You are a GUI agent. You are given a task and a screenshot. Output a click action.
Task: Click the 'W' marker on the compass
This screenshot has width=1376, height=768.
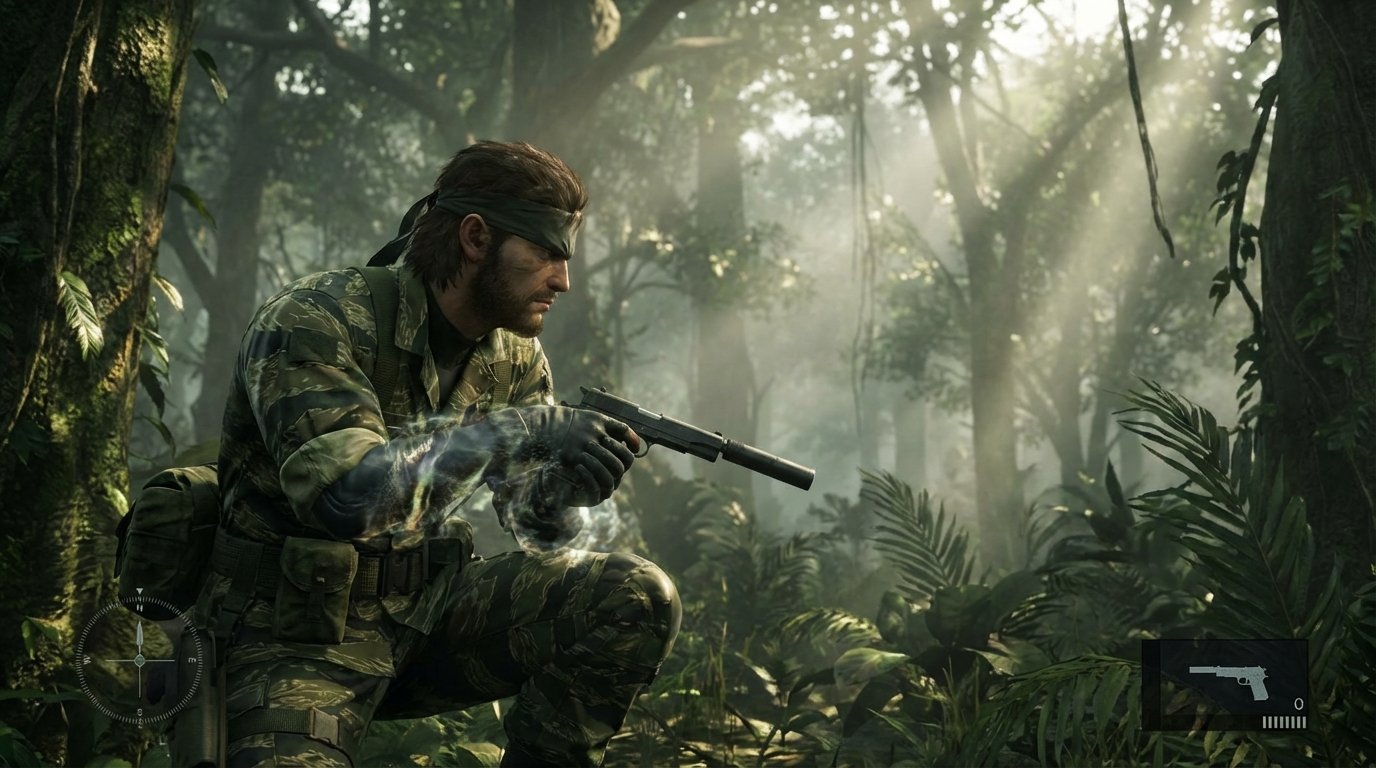click(89, 658)
